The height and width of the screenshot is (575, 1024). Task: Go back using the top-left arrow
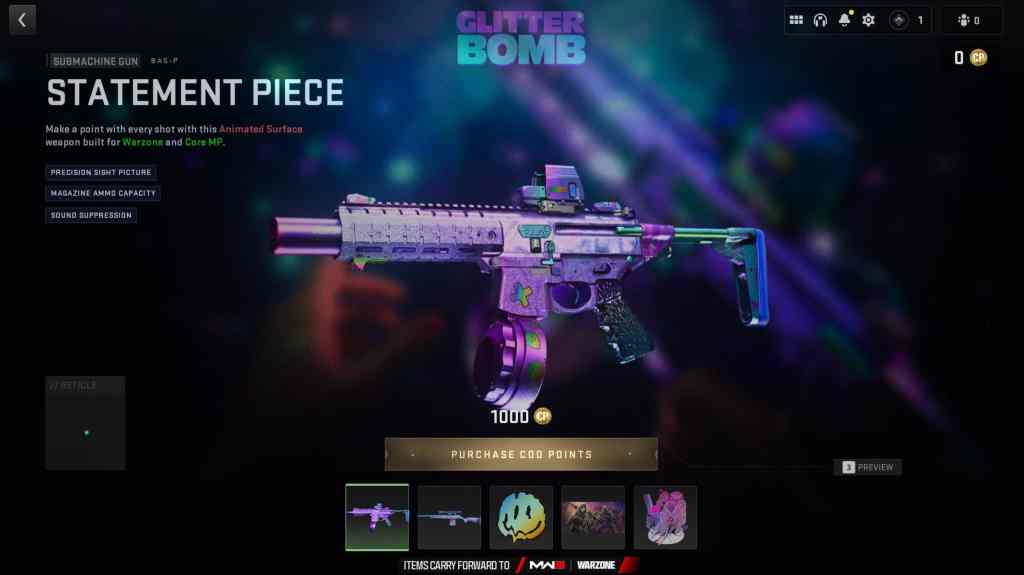pyautogui.click(x=21, y=19)
